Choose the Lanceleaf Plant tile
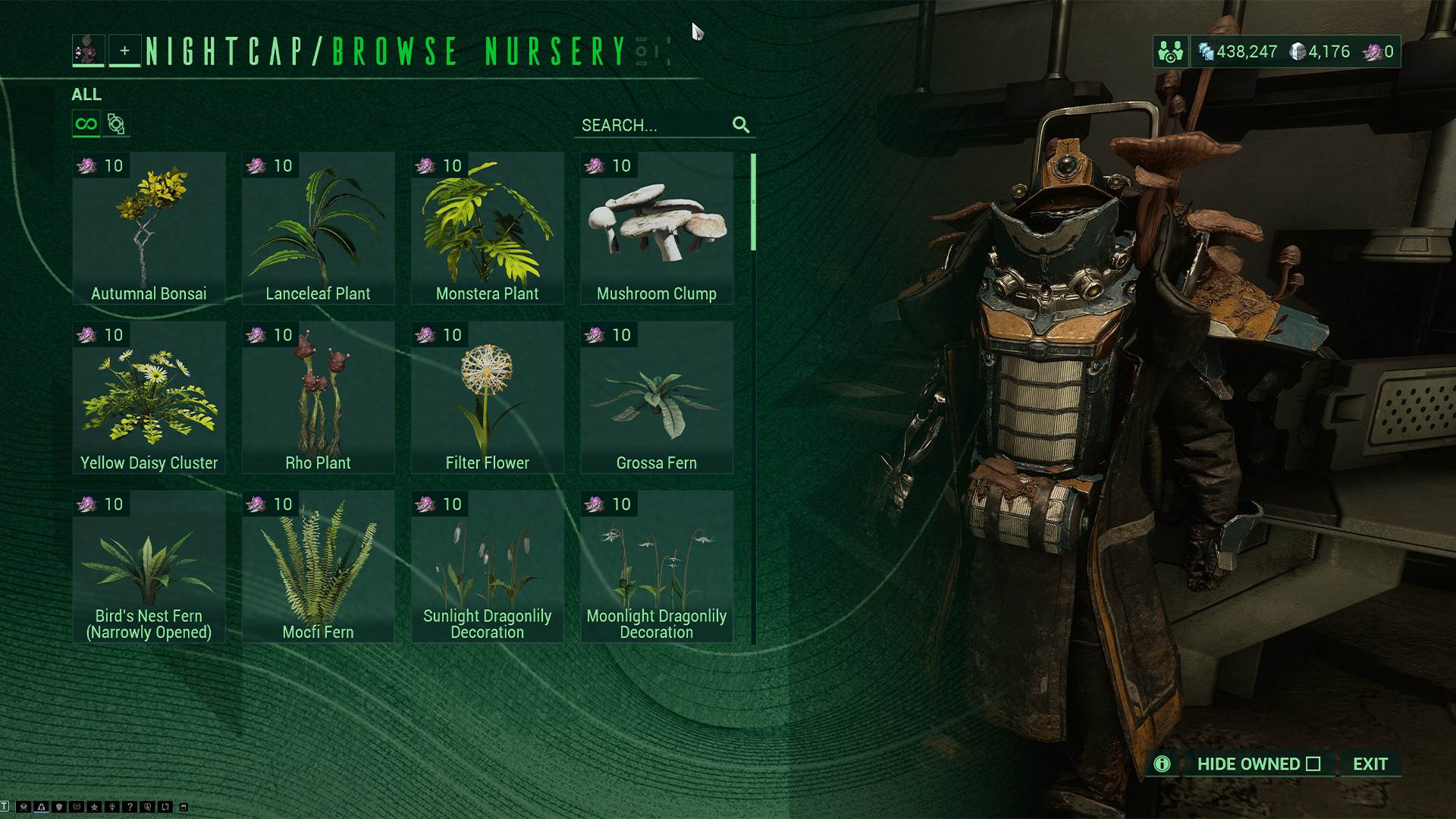 318,228
